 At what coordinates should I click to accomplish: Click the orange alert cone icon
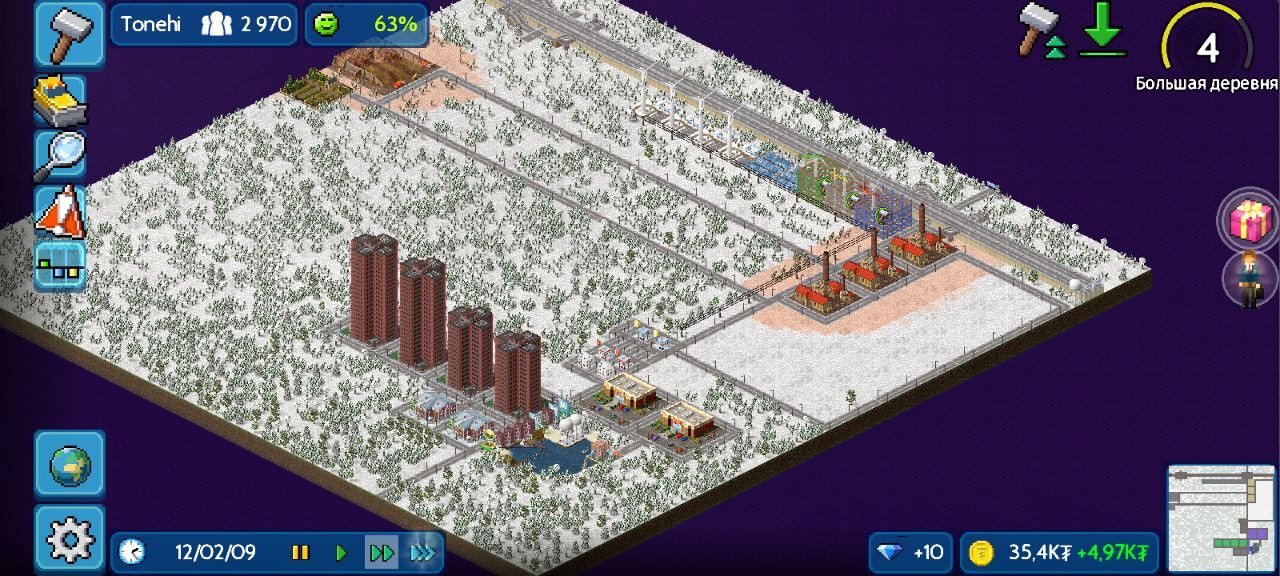(60, 211)
